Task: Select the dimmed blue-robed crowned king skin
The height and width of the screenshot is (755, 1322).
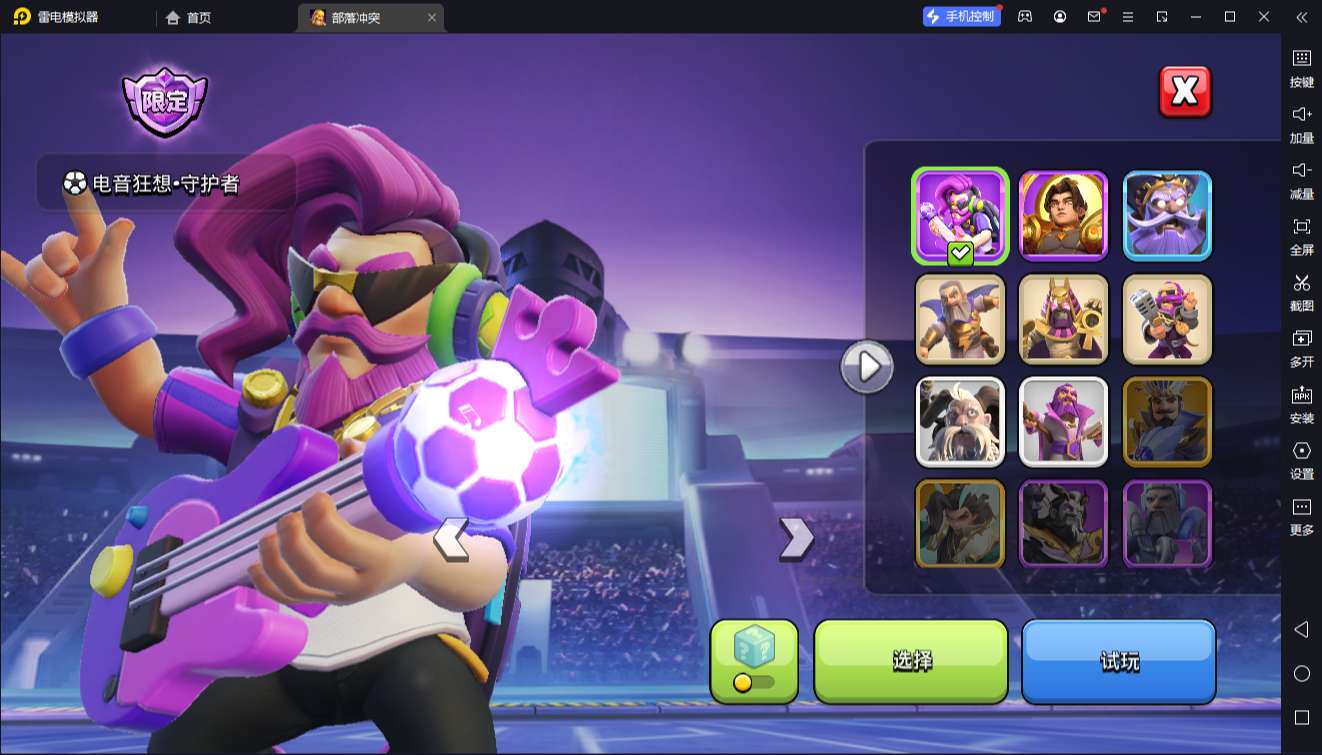Action: coord(1167,422)
